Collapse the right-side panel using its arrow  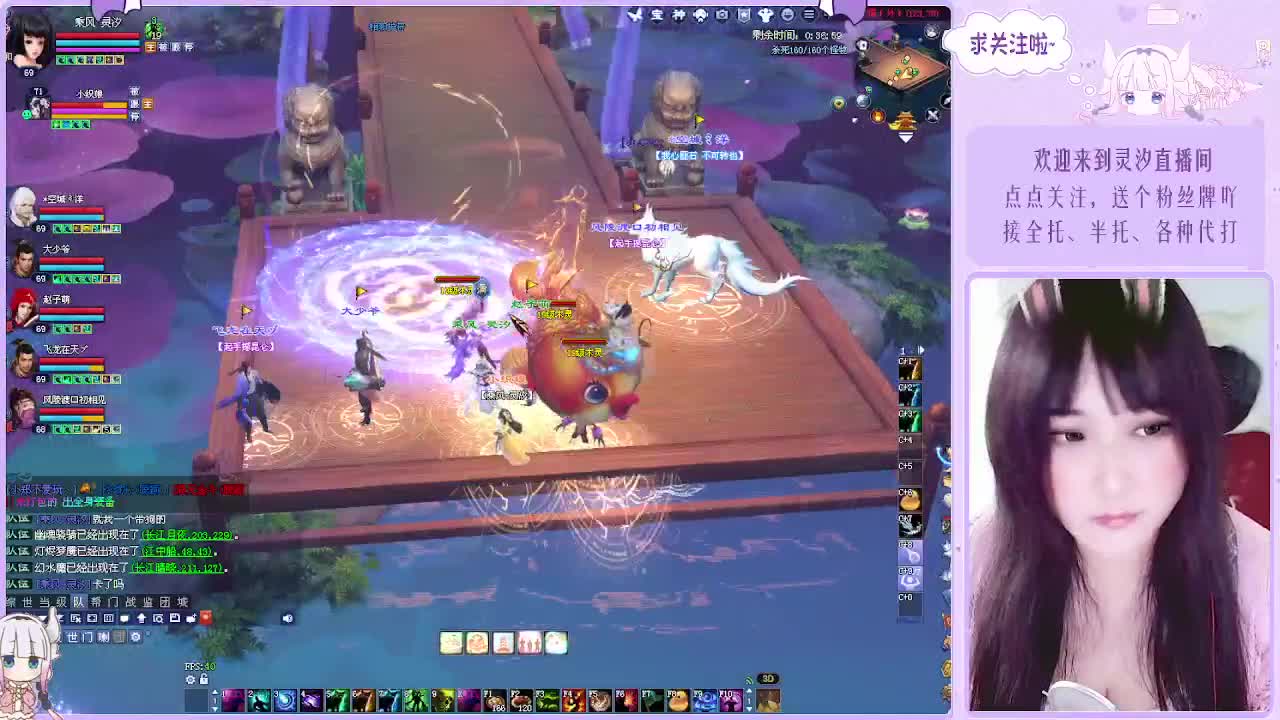[x=921, y=349]
